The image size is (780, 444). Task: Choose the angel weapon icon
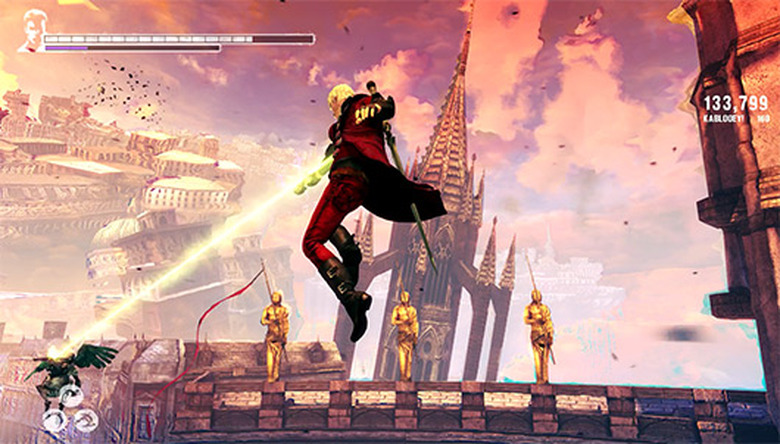(x=56, y=419)
